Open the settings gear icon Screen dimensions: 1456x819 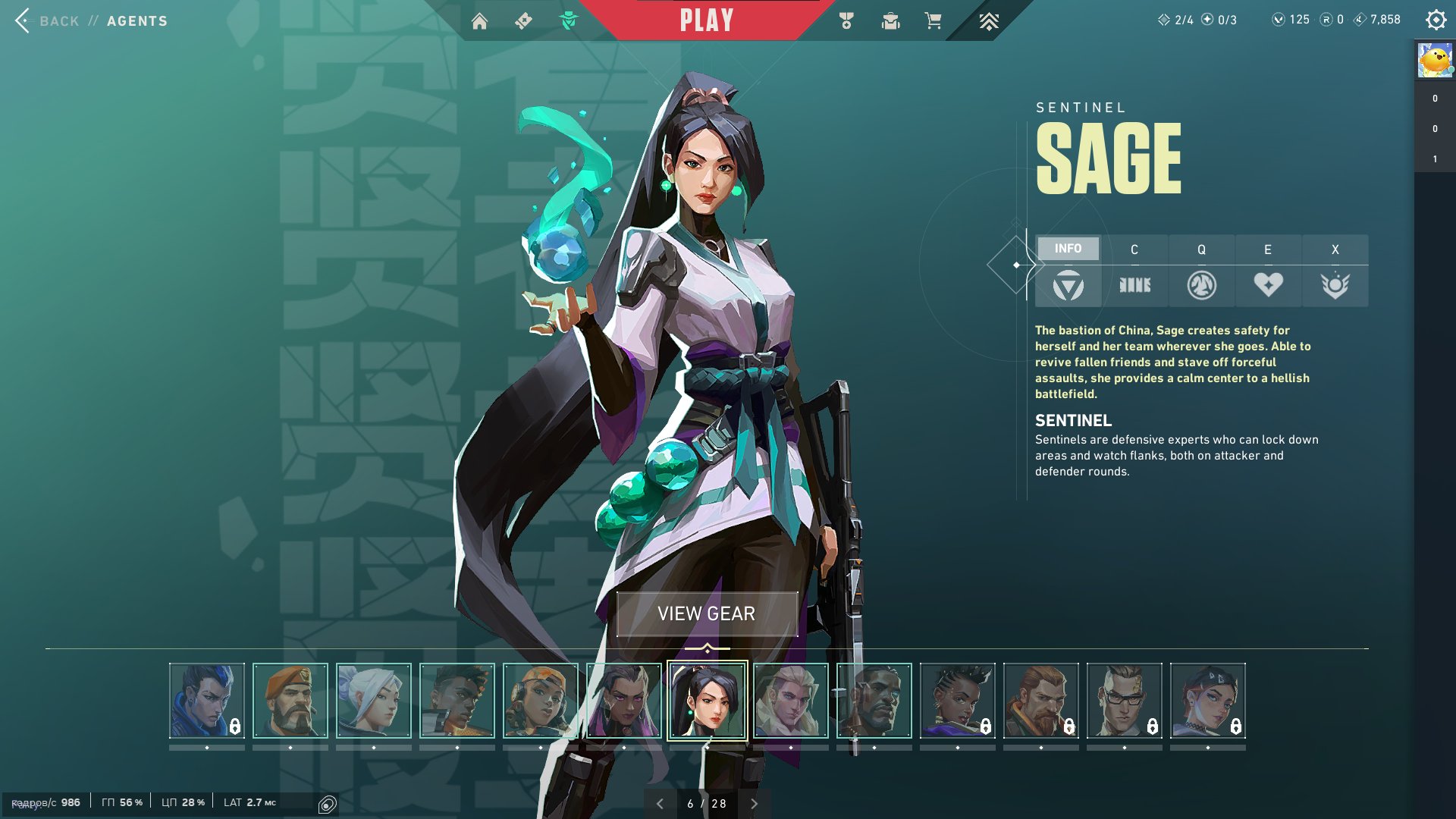1436,20
